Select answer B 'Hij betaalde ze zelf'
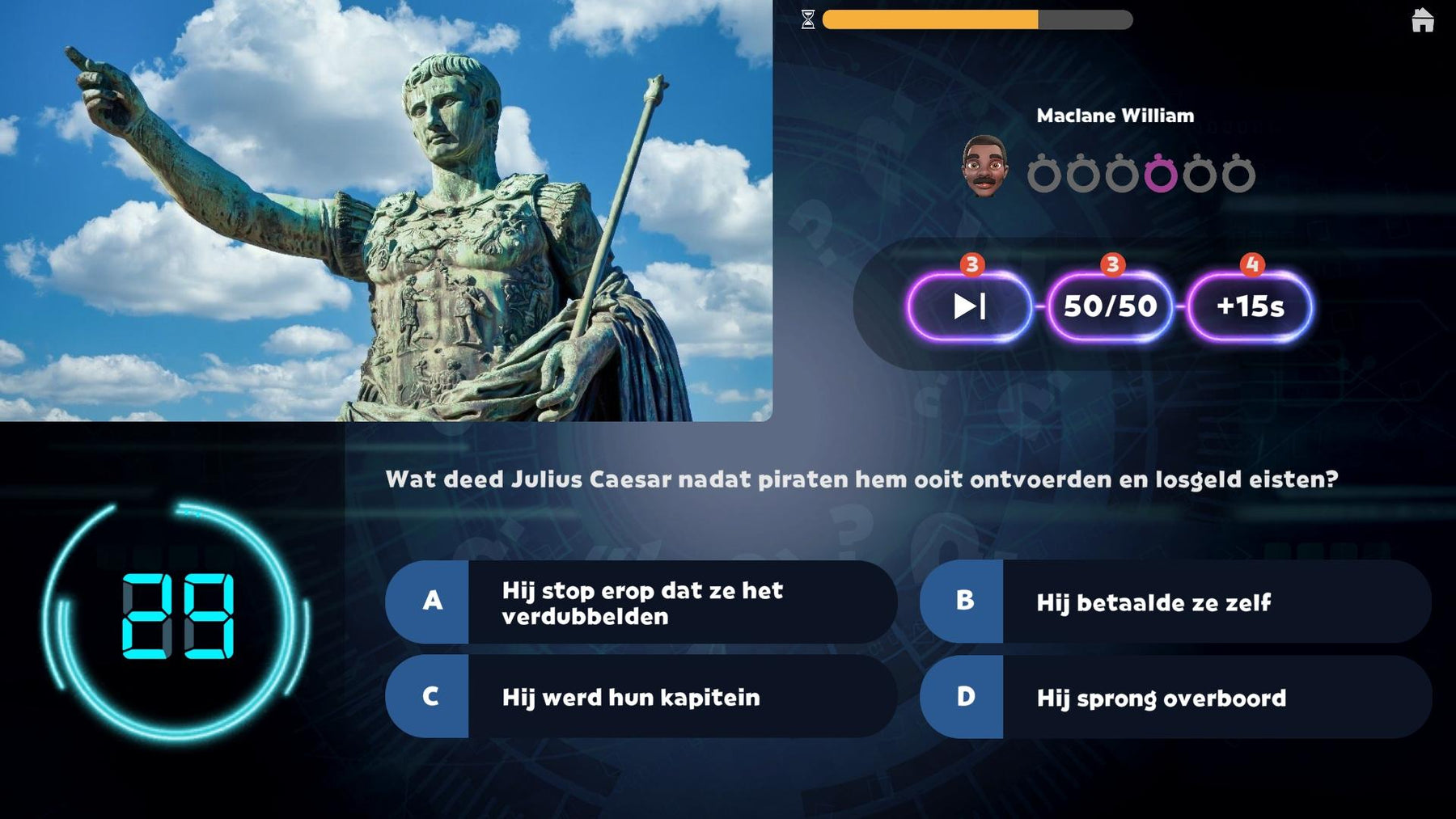This screenshot has height=819, width=1456. pyautogui.click(x=1175, y=602)
